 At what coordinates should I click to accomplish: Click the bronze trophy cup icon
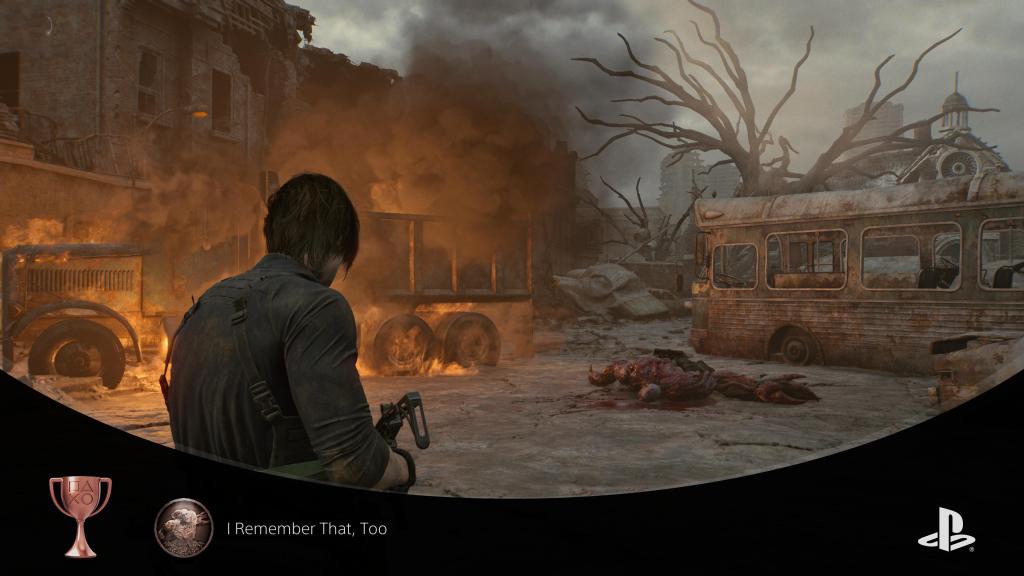coord(80,515)
